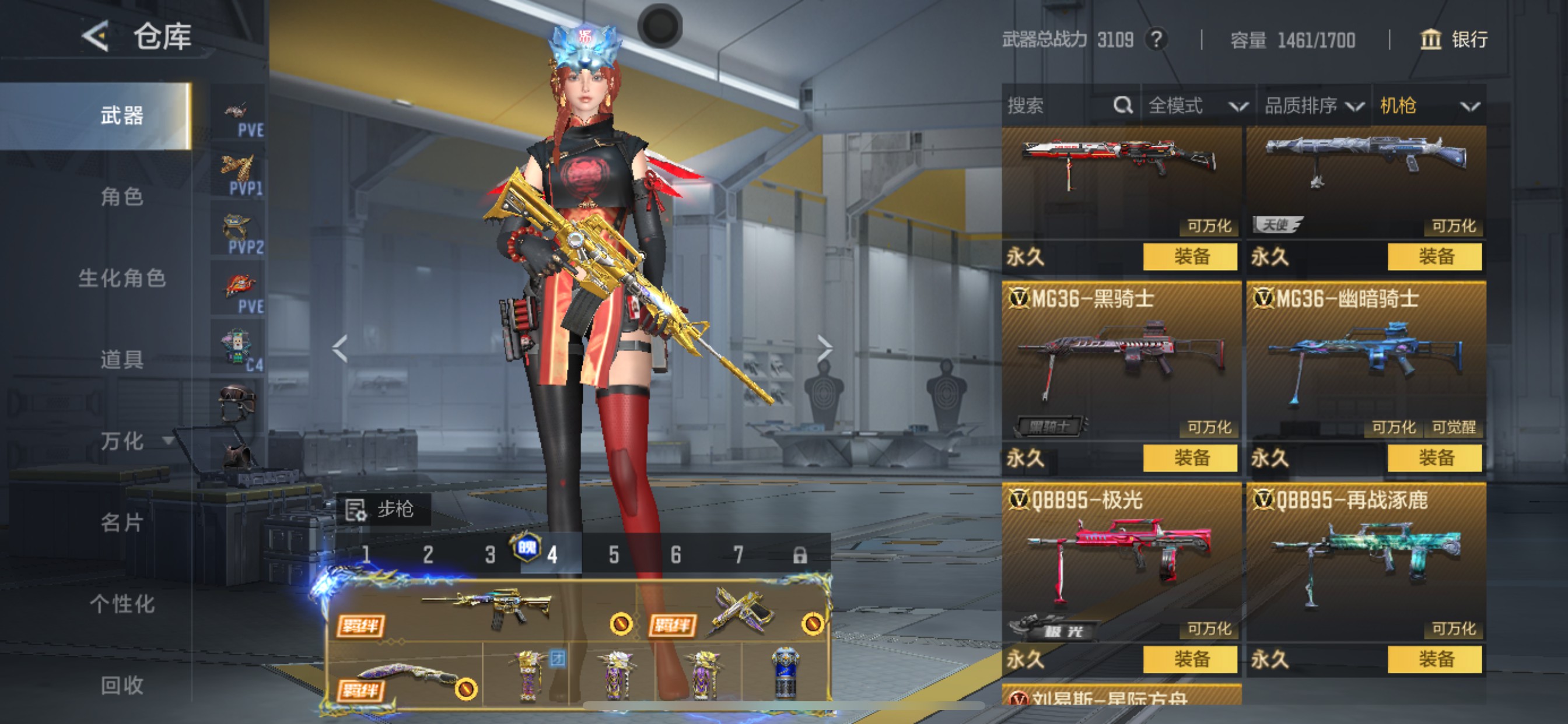Switch to the 角色 tab
This screenshot has width=1568, height=724.
click(x=122, y=196)
